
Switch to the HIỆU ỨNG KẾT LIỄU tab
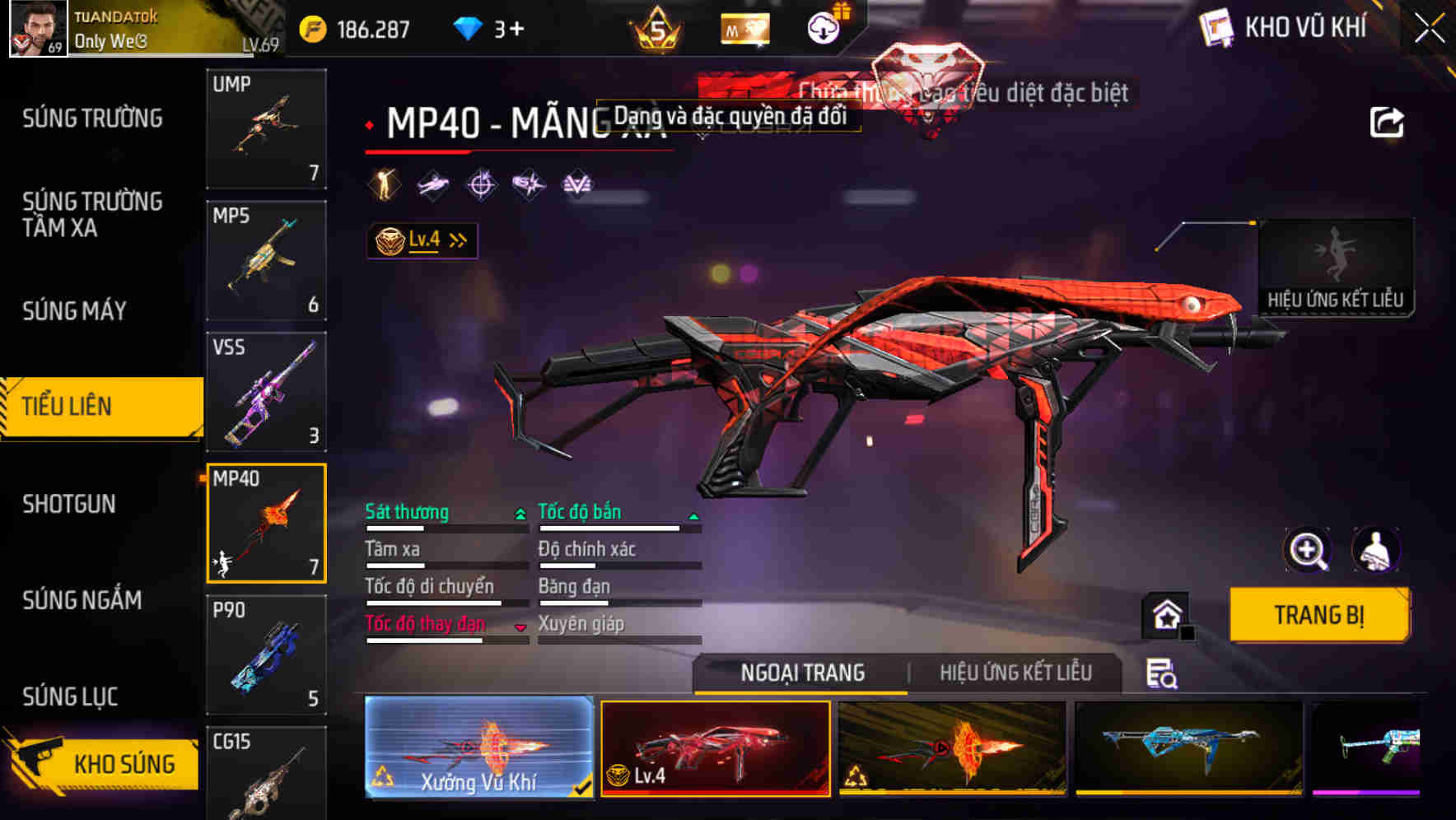click(1018, 673)
